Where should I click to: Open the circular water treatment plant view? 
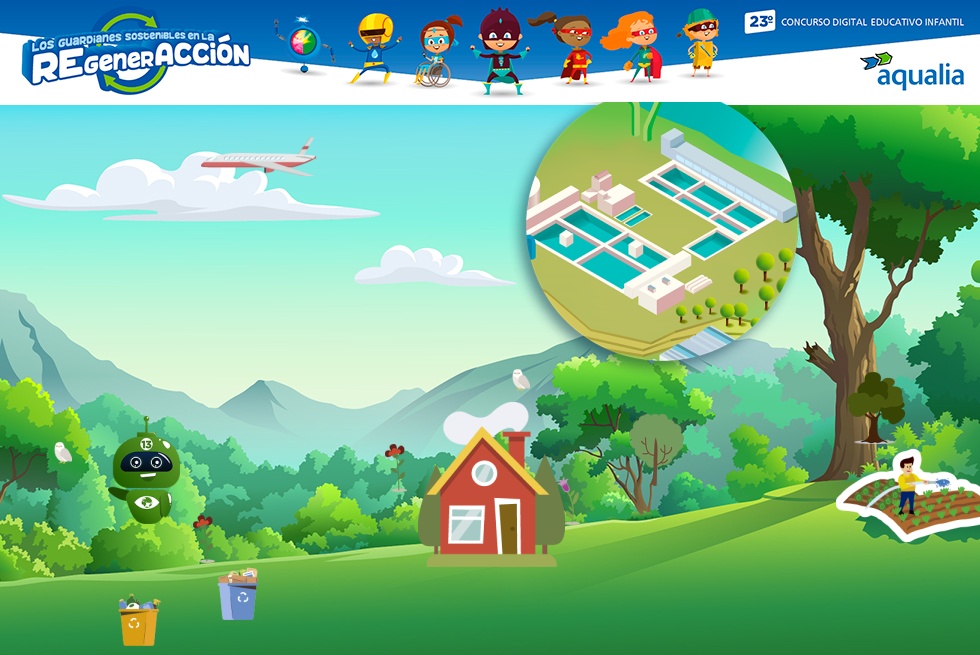point(662,230)
